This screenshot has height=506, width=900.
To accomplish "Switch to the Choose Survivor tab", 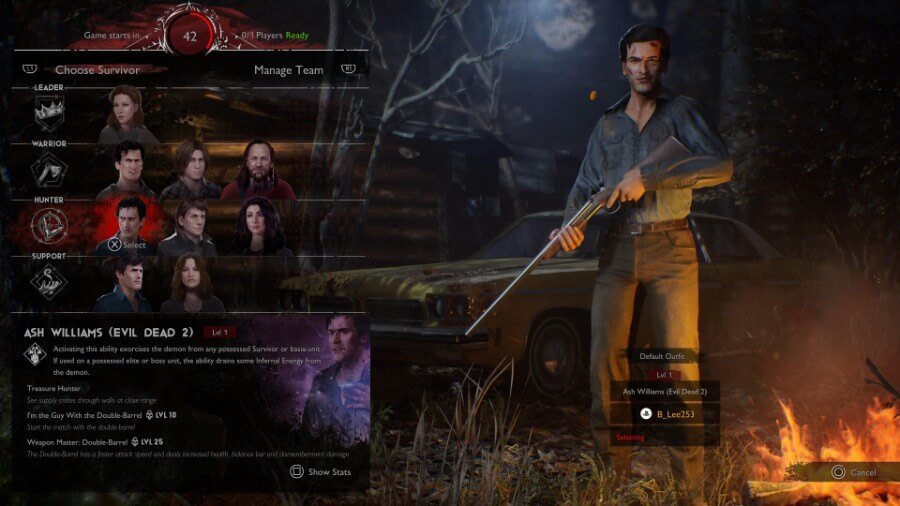I will (97, 70).
